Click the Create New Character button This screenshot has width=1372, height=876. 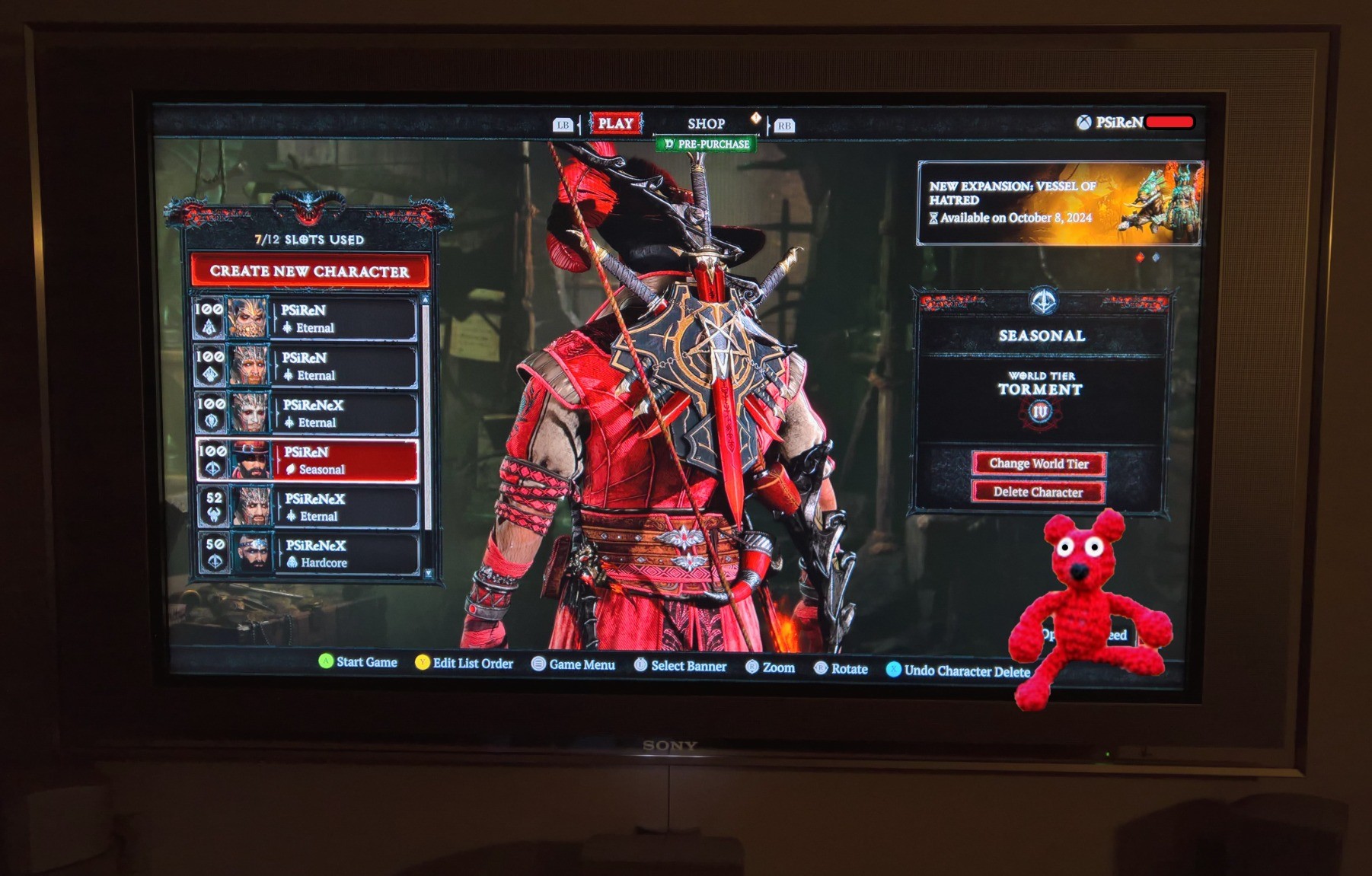[309, 271]
